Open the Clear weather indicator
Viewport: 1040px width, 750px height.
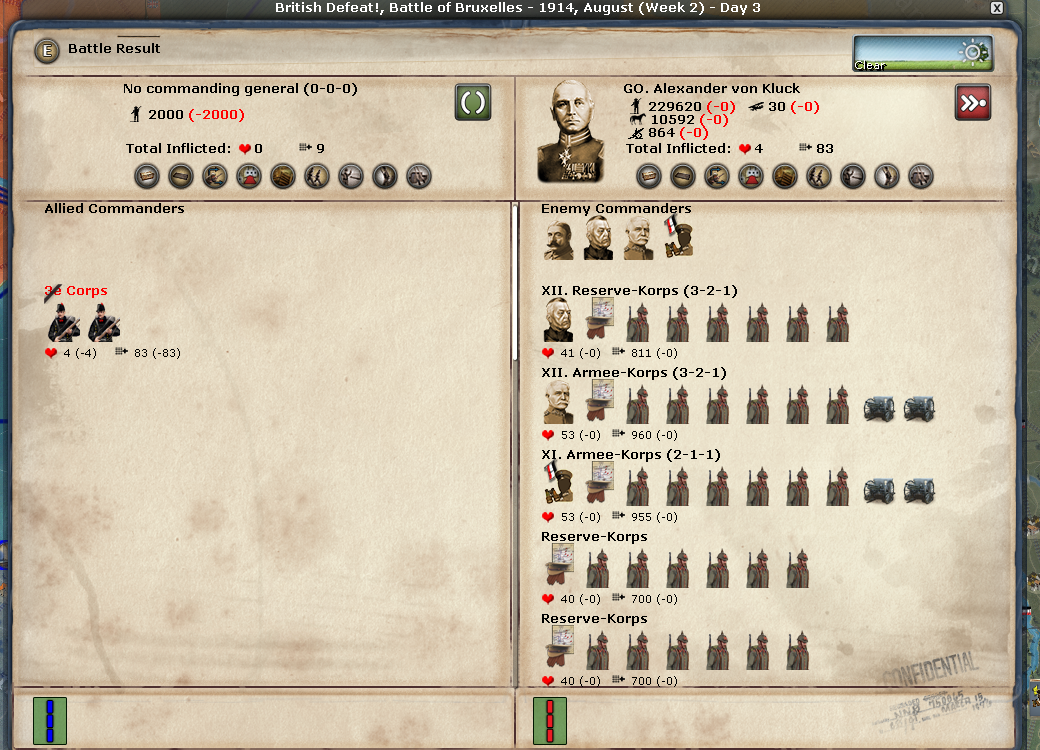(922, 53)
